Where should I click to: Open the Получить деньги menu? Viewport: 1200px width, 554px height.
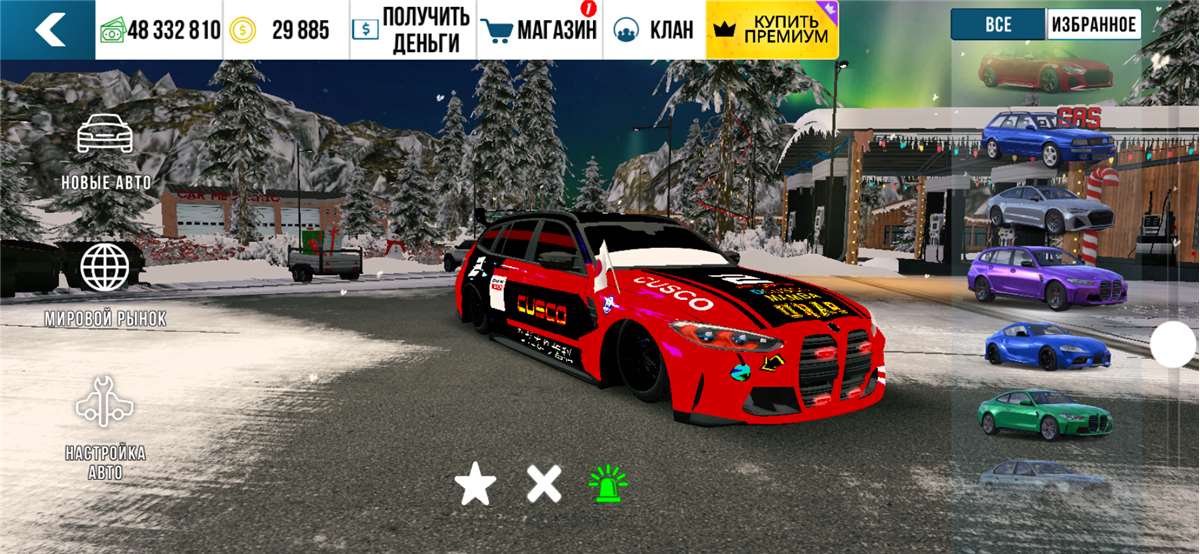[x=412, y=30]
